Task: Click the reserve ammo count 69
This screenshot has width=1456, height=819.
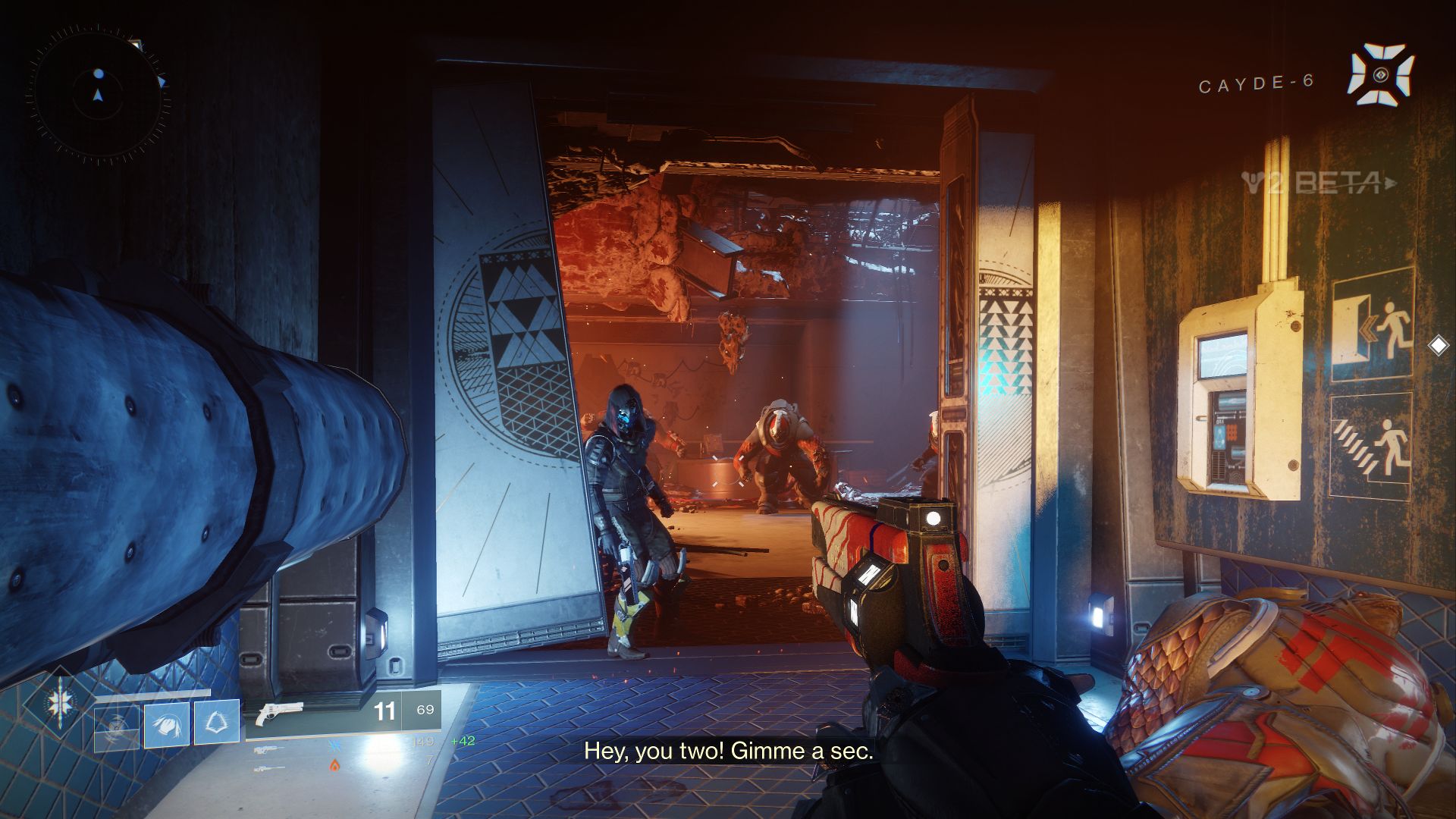Action: point(425,710)
